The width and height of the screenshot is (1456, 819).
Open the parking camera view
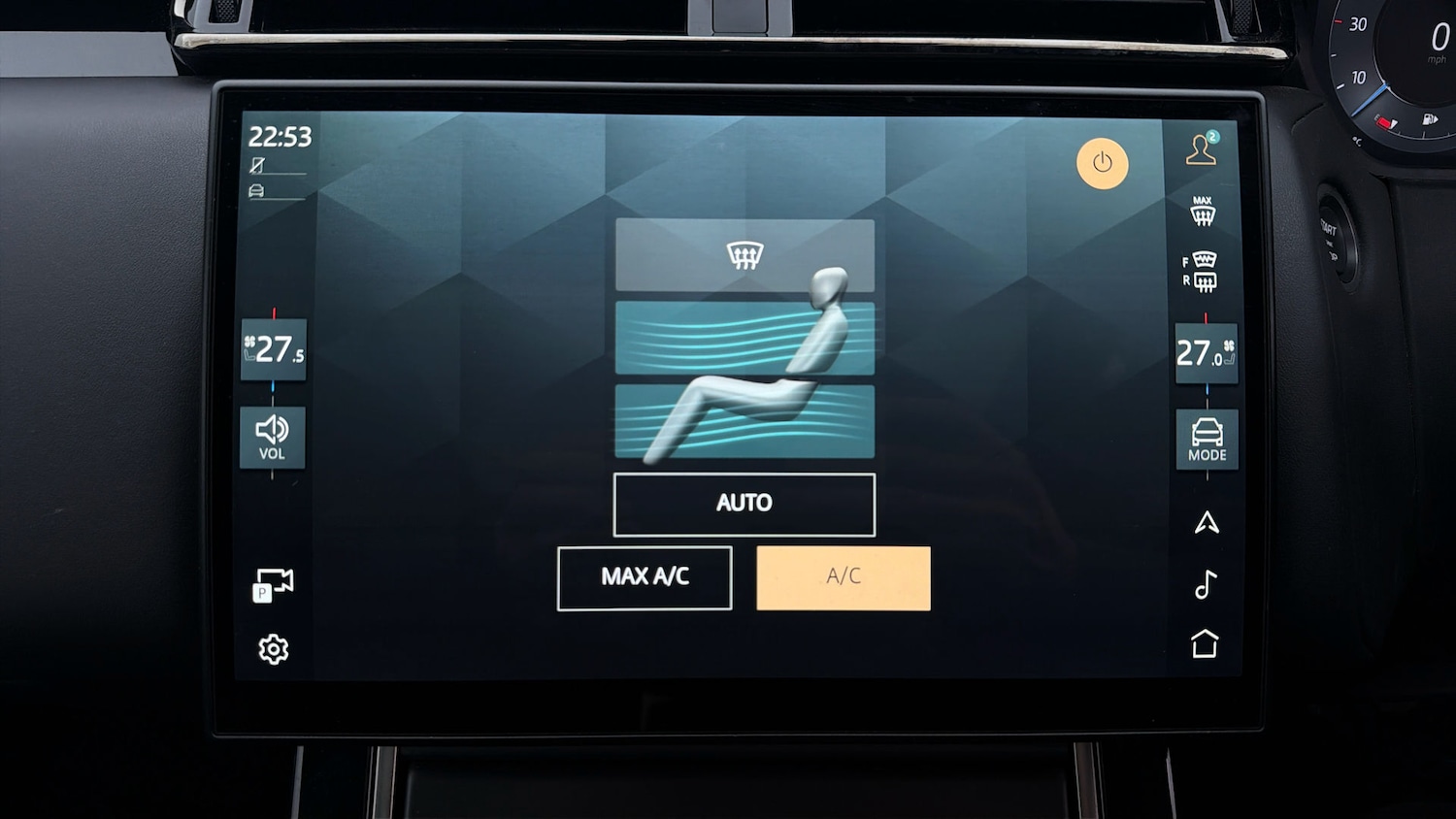(273, 584)
